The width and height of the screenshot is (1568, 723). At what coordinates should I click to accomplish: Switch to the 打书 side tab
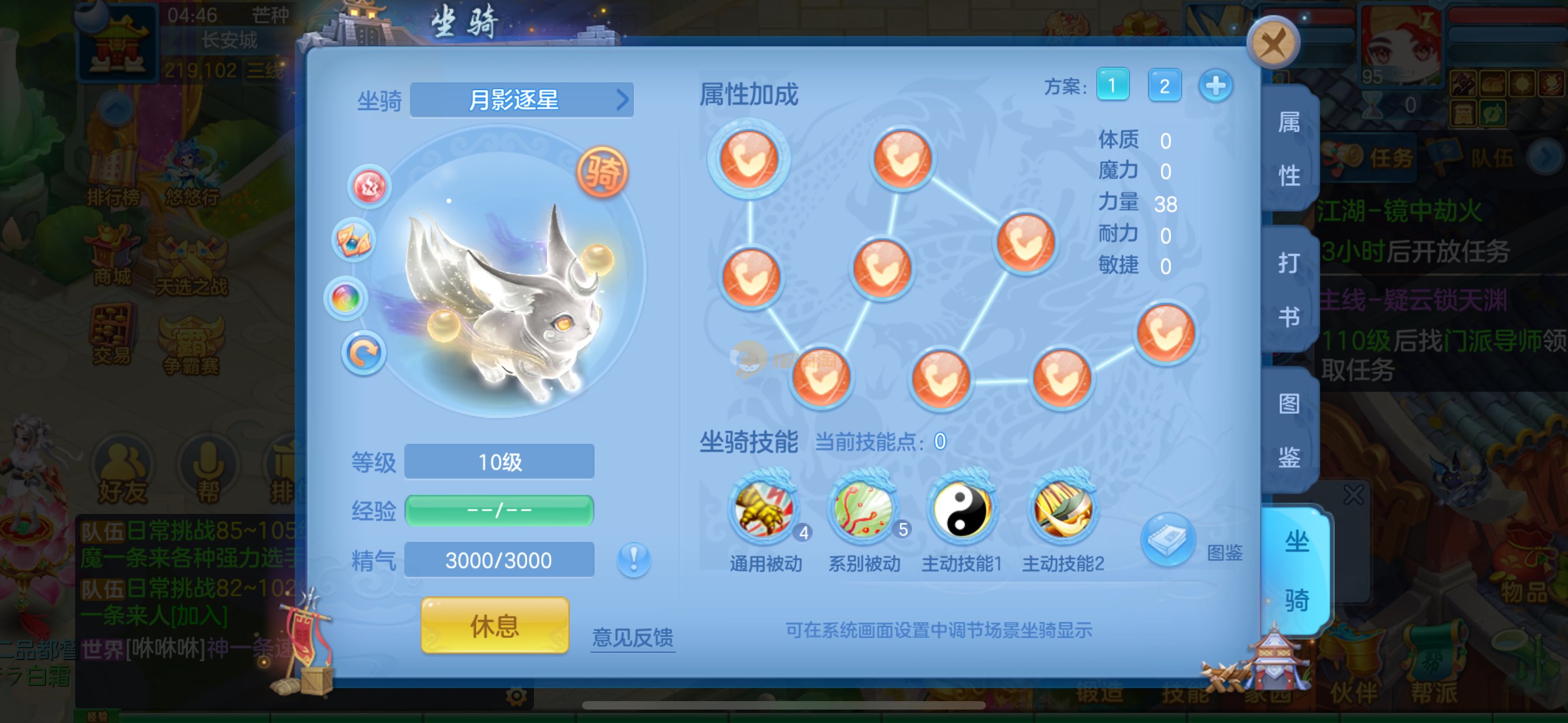pyautogui.click(x=1289, y=290)
